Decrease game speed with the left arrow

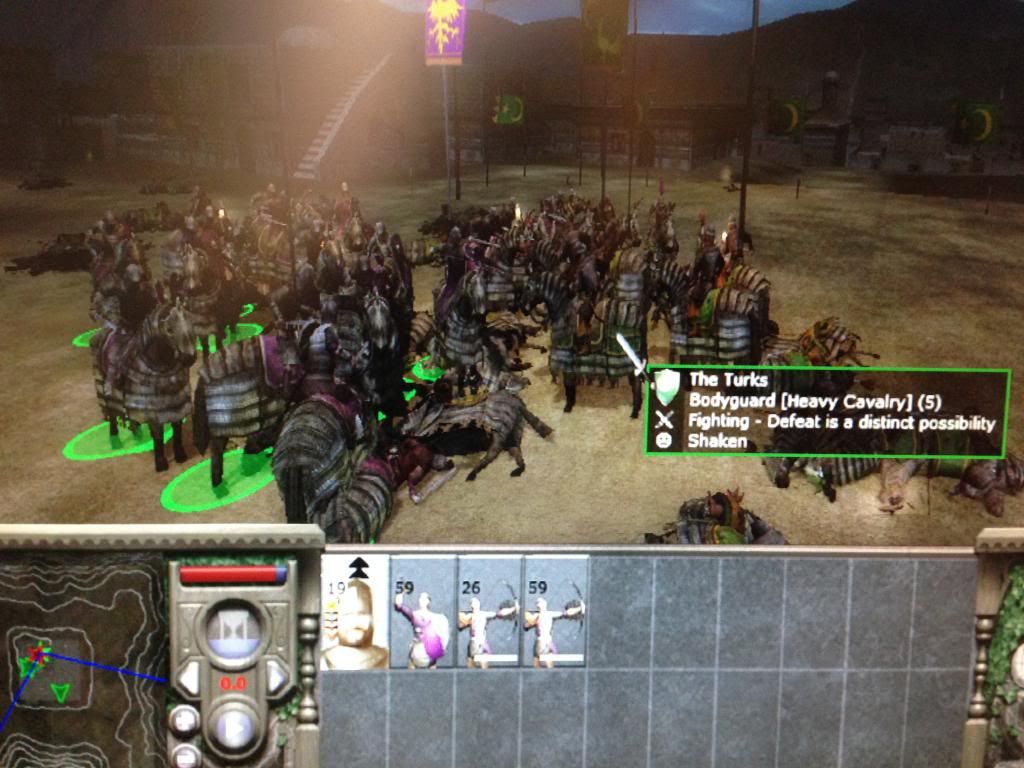[x=188, y=678]
